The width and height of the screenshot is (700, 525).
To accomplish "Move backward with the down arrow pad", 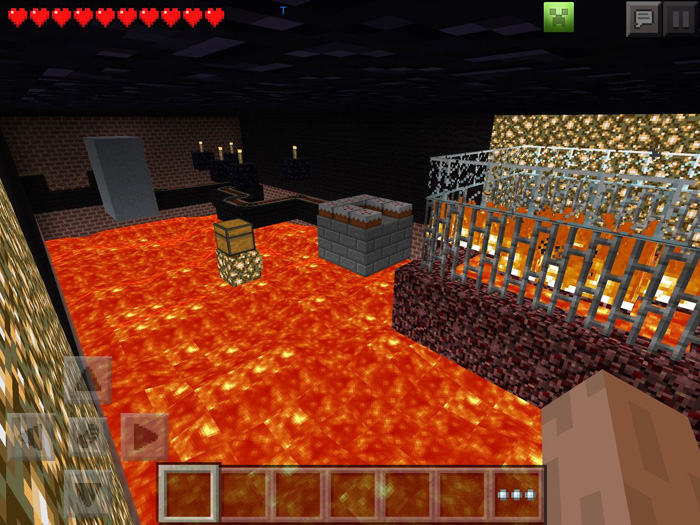I will 88,492.
